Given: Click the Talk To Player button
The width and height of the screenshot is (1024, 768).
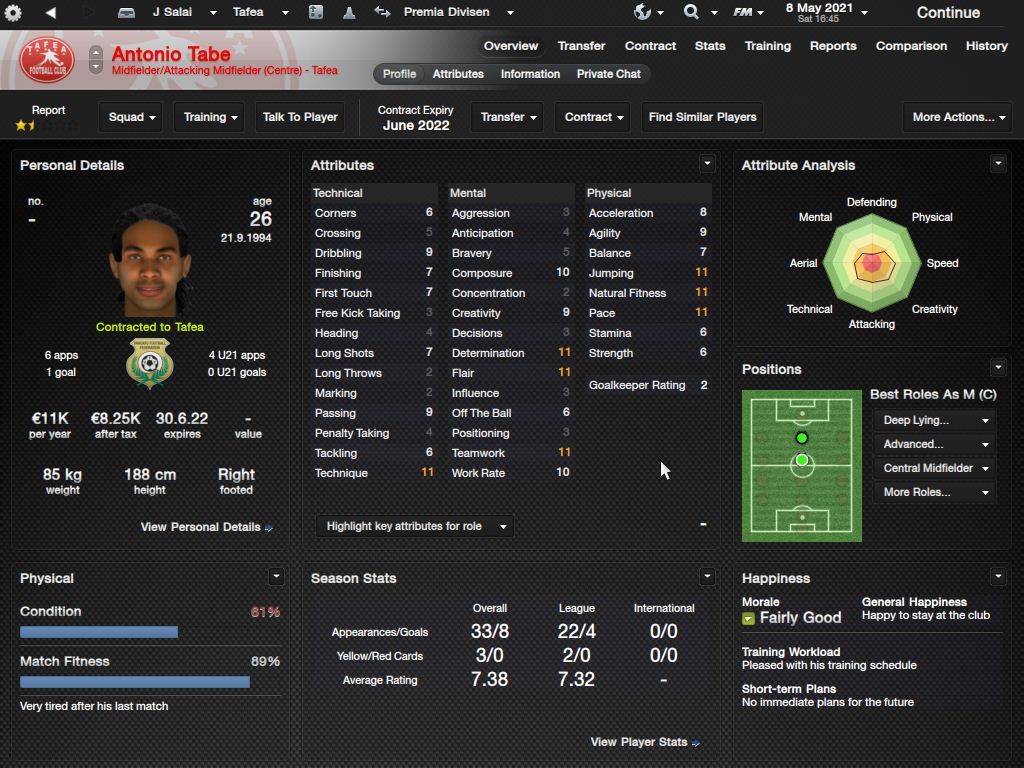Looking at the screenshot, I should pyautogui.click(x=300, y=117).
